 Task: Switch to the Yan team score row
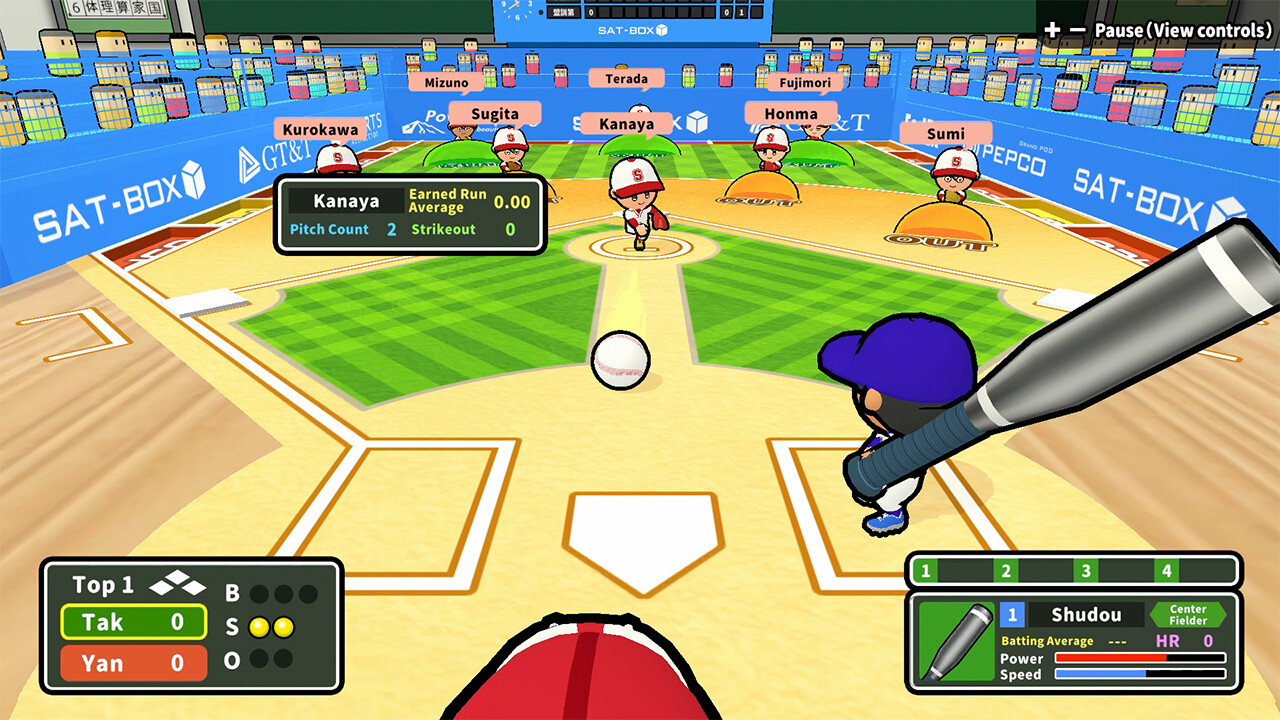132,662
